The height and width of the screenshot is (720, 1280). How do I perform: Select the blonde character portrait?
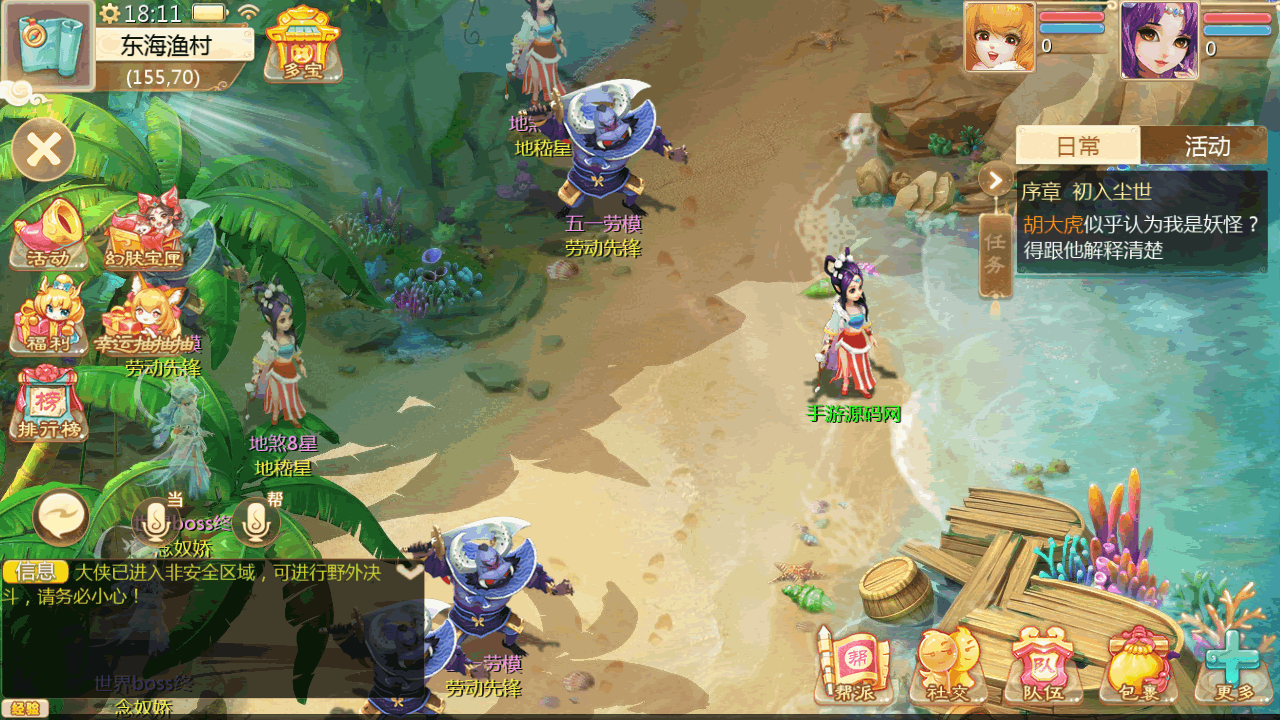click(x=999, y=38)
